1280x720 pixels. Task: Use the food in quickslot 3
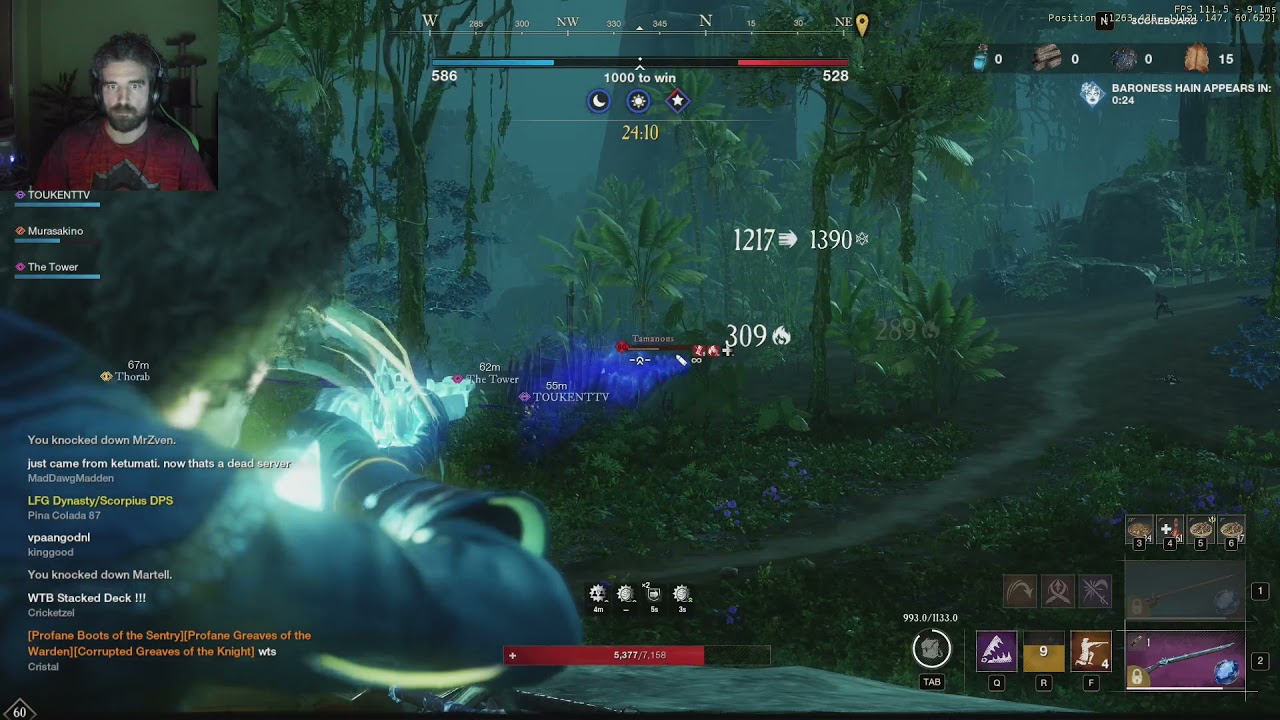[x=1139, y=530]
